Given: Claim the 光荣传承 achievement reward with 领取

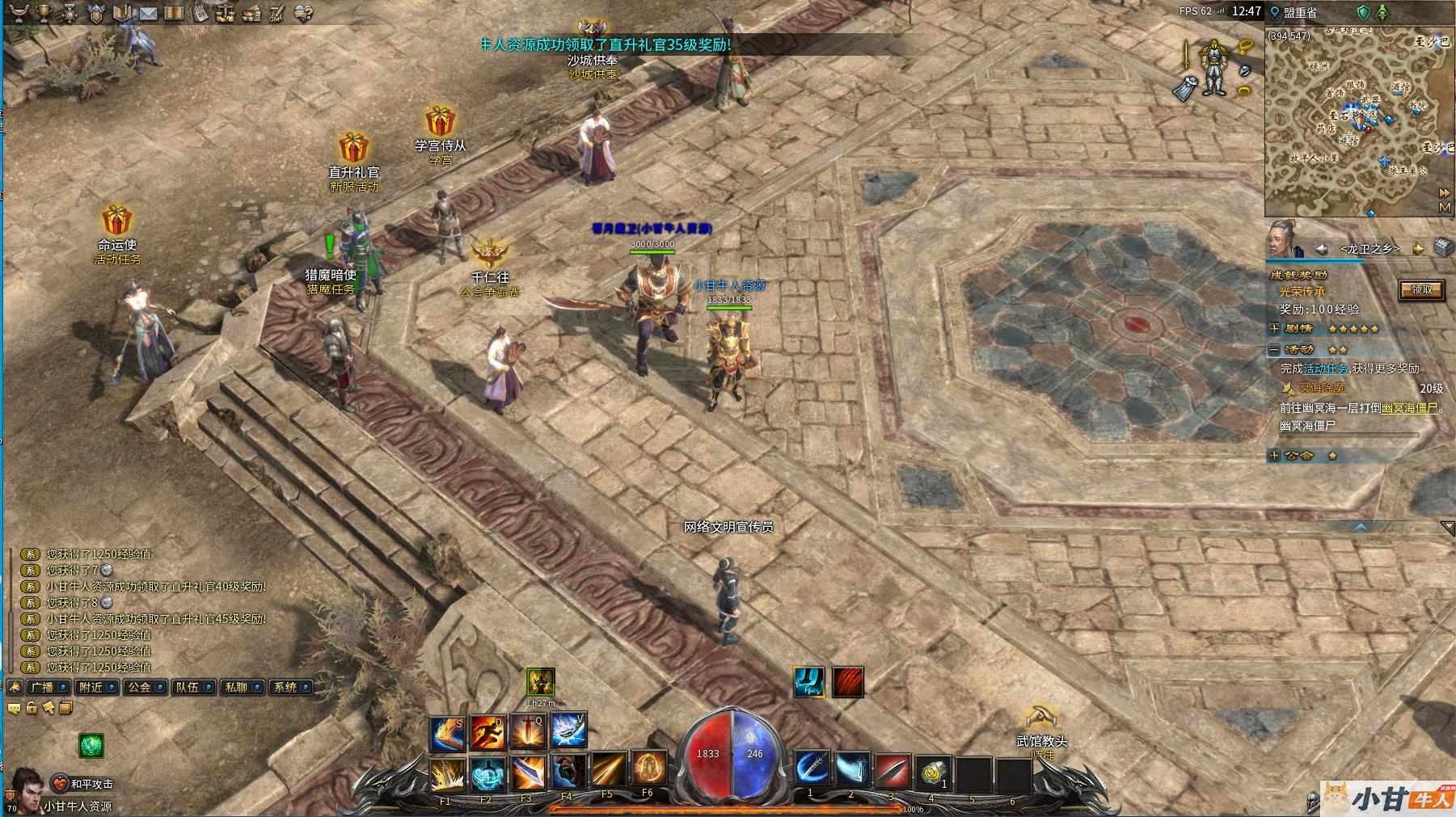Looking at the screenshot, I should point(1420,290).
